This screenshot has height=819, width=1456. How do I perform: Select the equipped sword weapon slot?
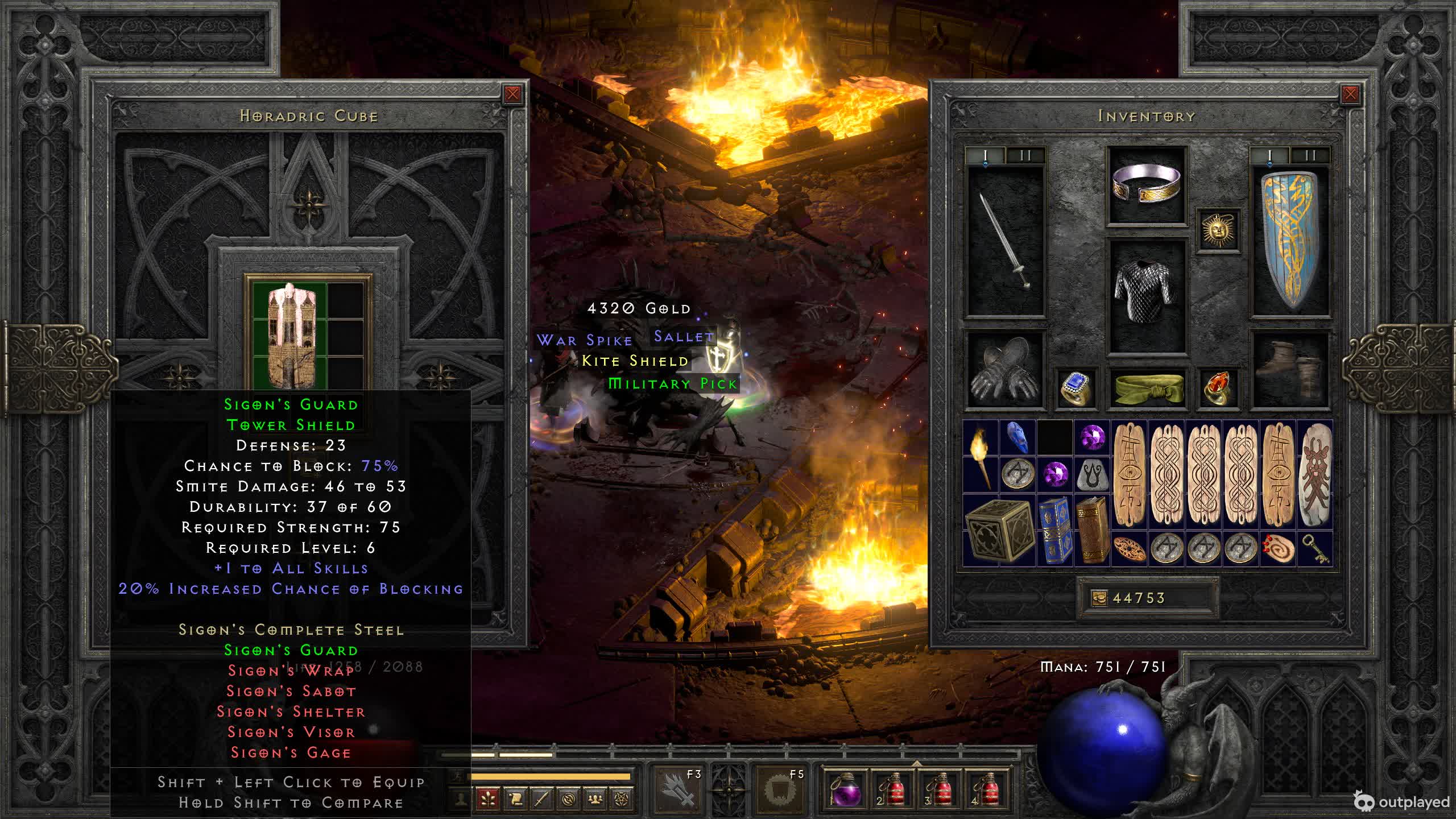pos(1006,241)
